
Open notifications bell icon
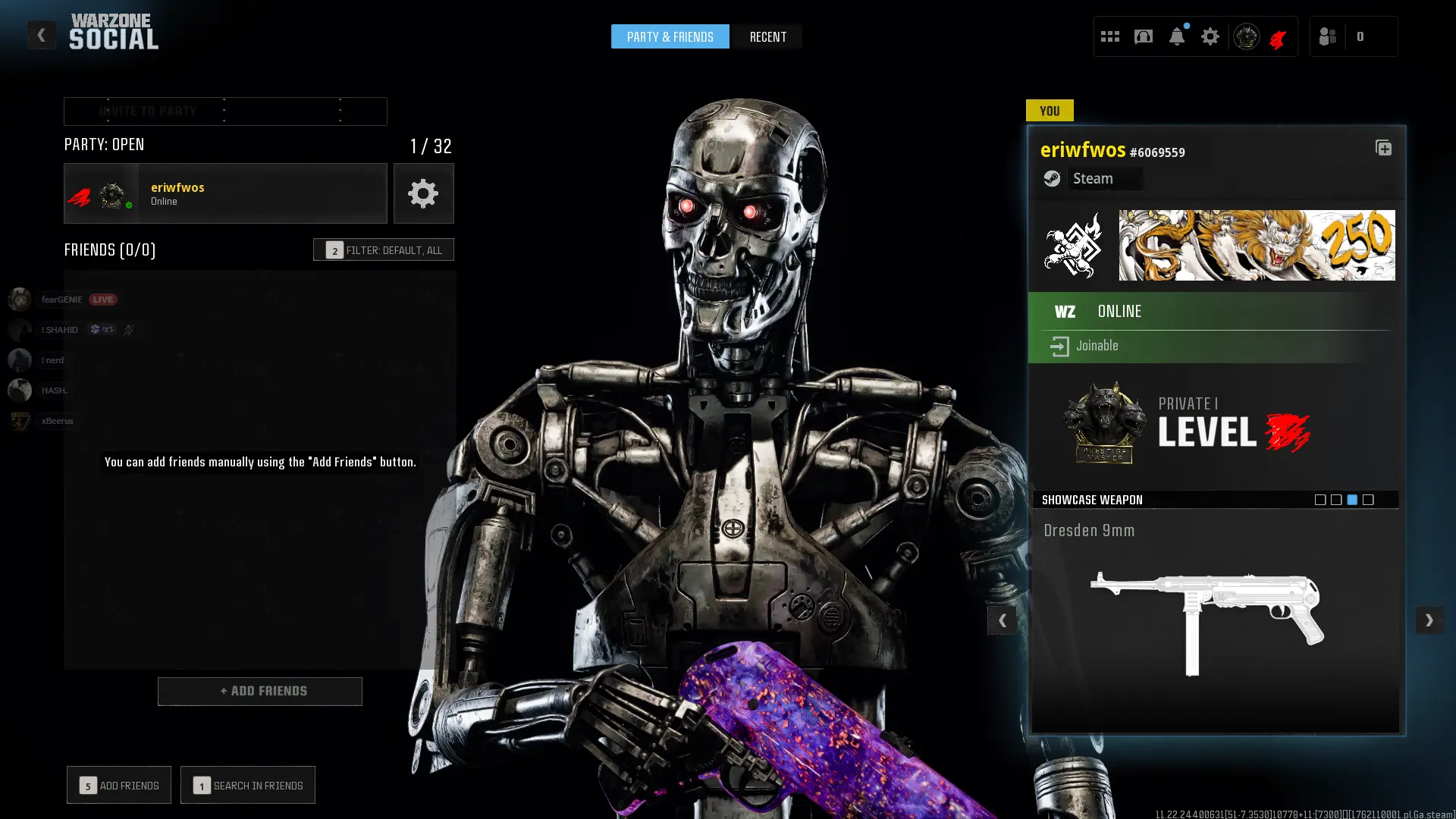point(1176,36)
